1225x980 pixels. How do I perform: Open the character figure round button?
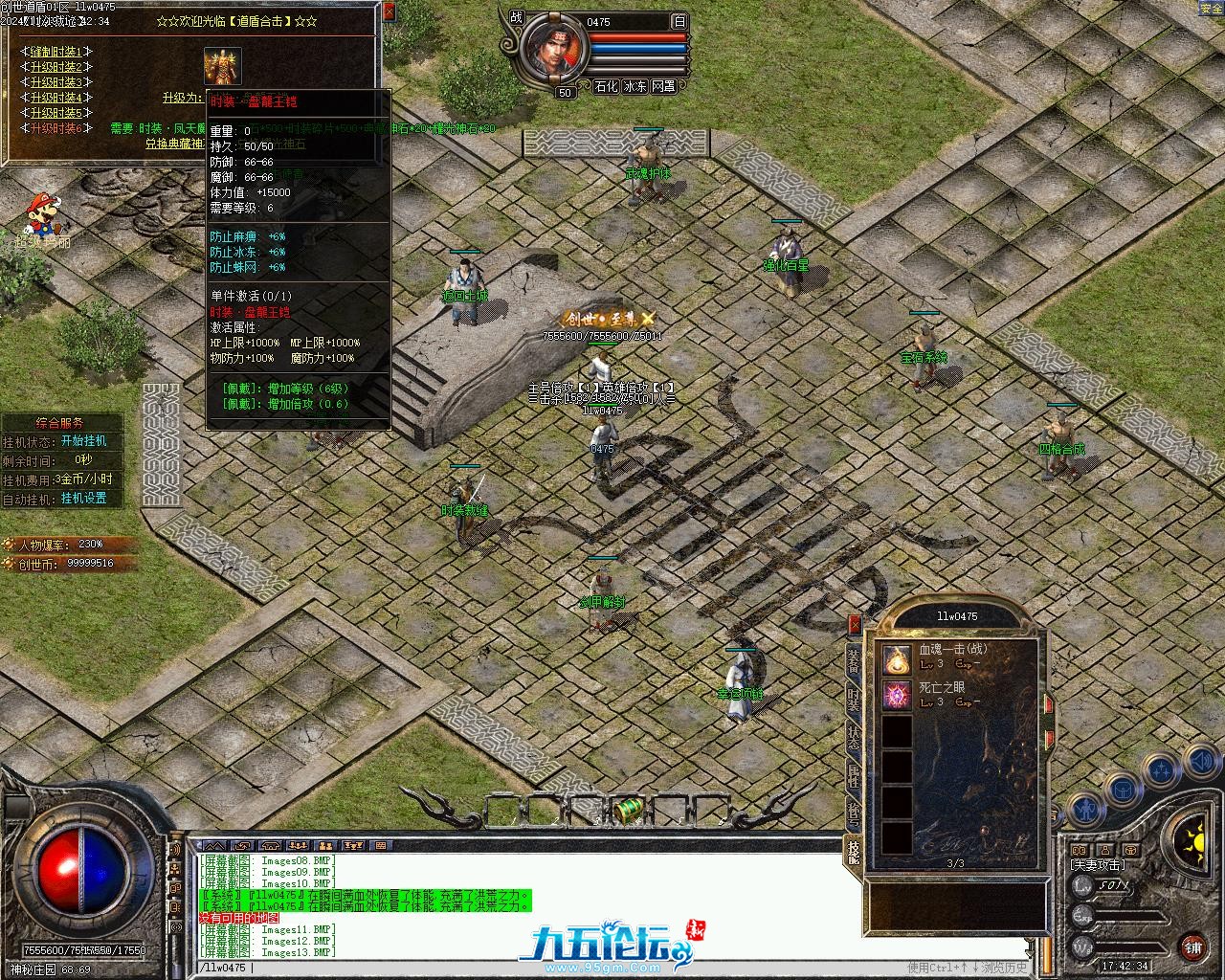point(1083,810)
